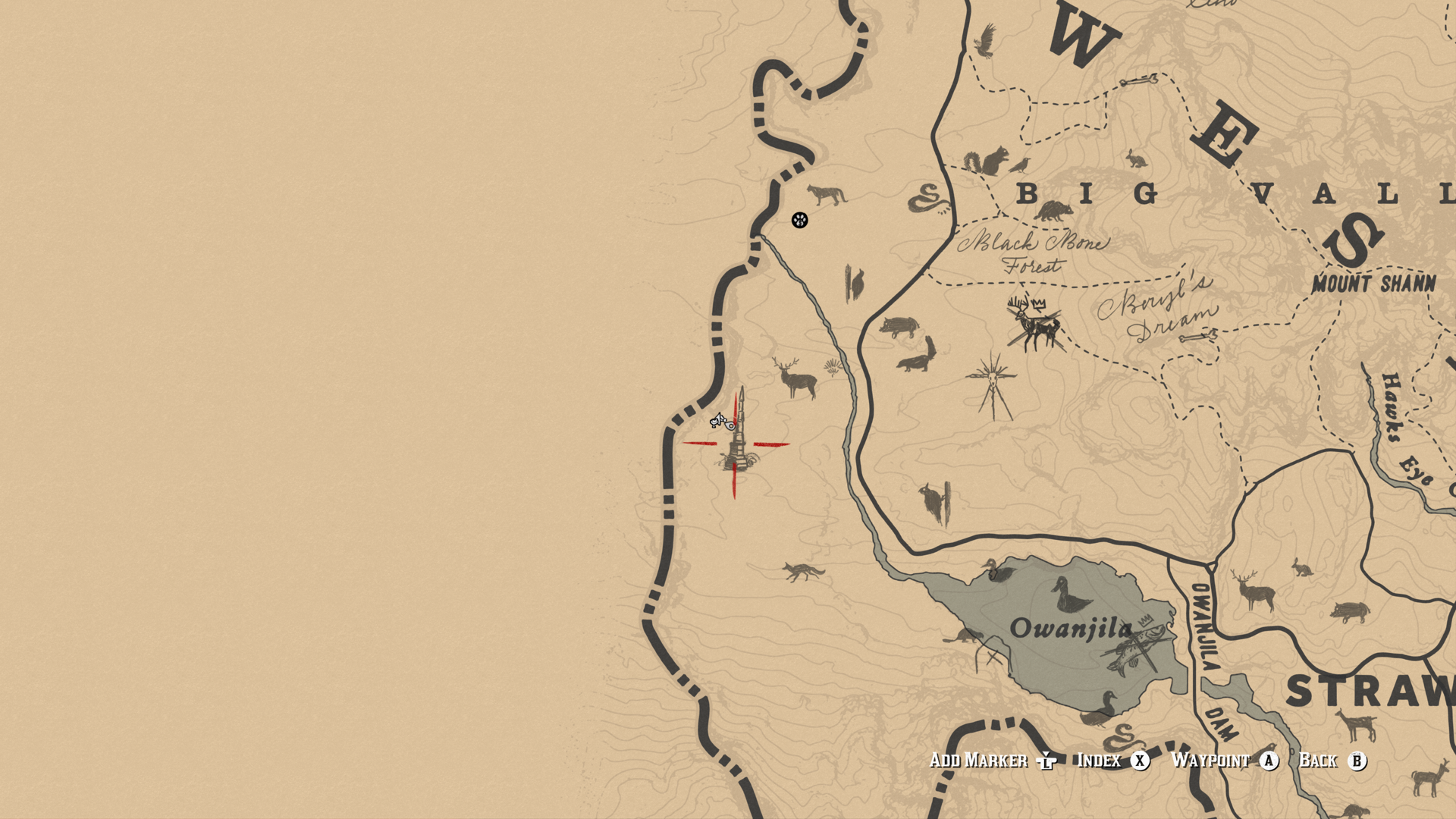The image size is (1456, 819).
Task: Set a Waypoint using the A option
Action: [1268, 759]
